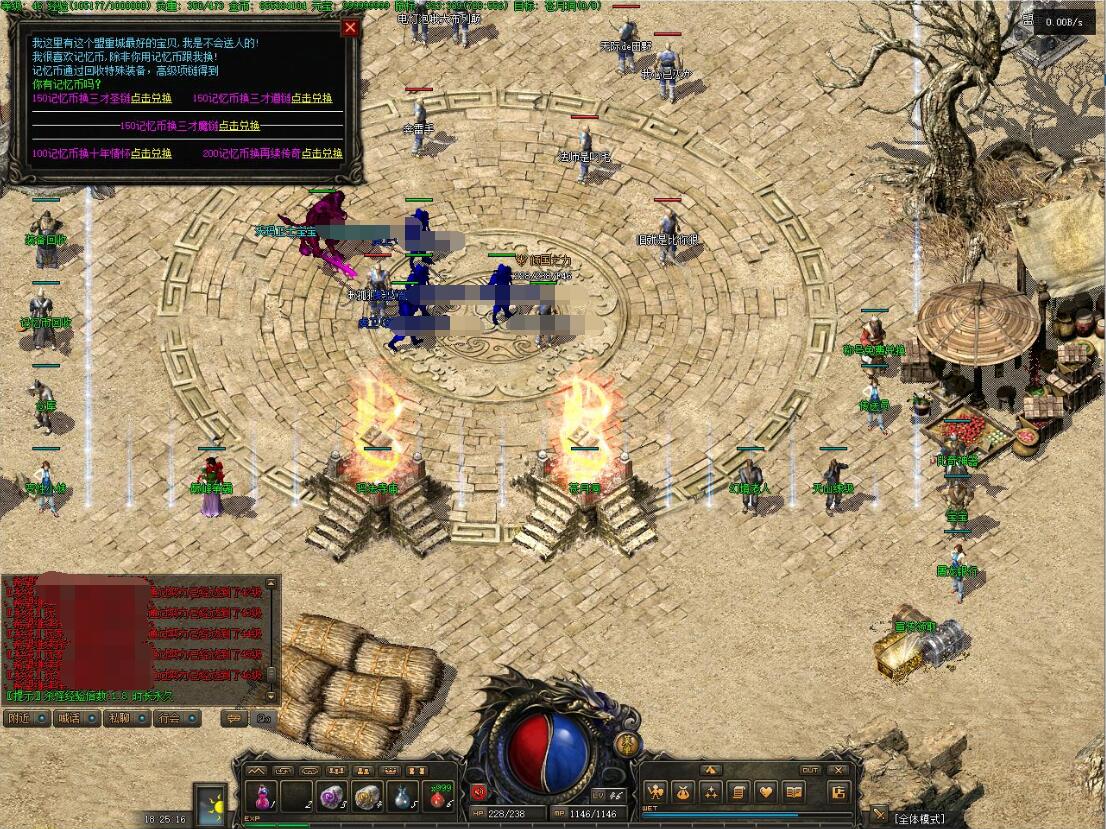Toggle the red sound speaker button
Screen dimensions: 1106x829
point(479,793)
